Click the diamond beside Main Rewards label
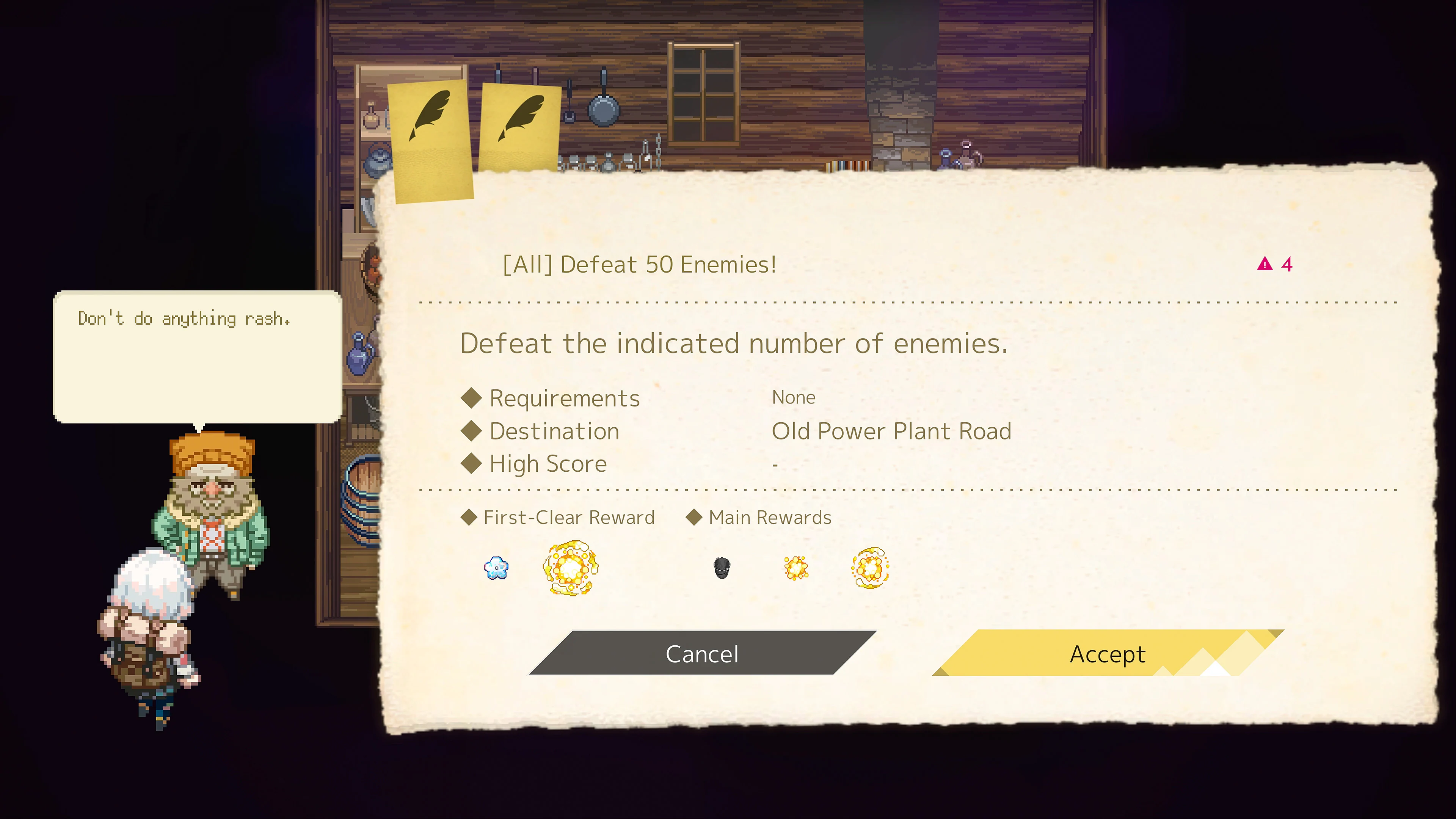The width and height of the screenshot is (1456, 819). coord(694,516)
